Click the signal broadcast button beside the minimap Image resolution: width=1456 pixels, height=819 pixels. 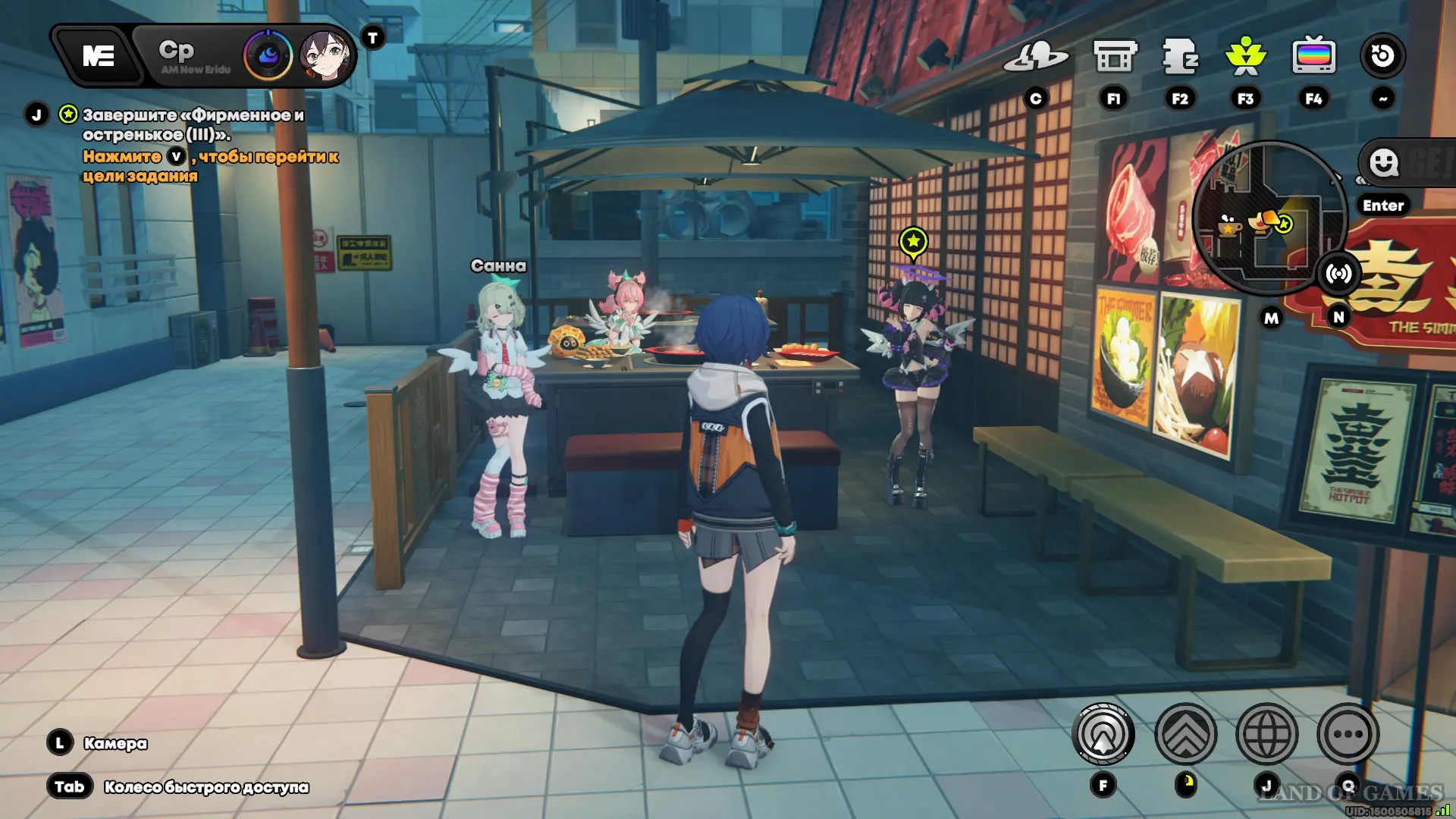[x=1338, y=274]
